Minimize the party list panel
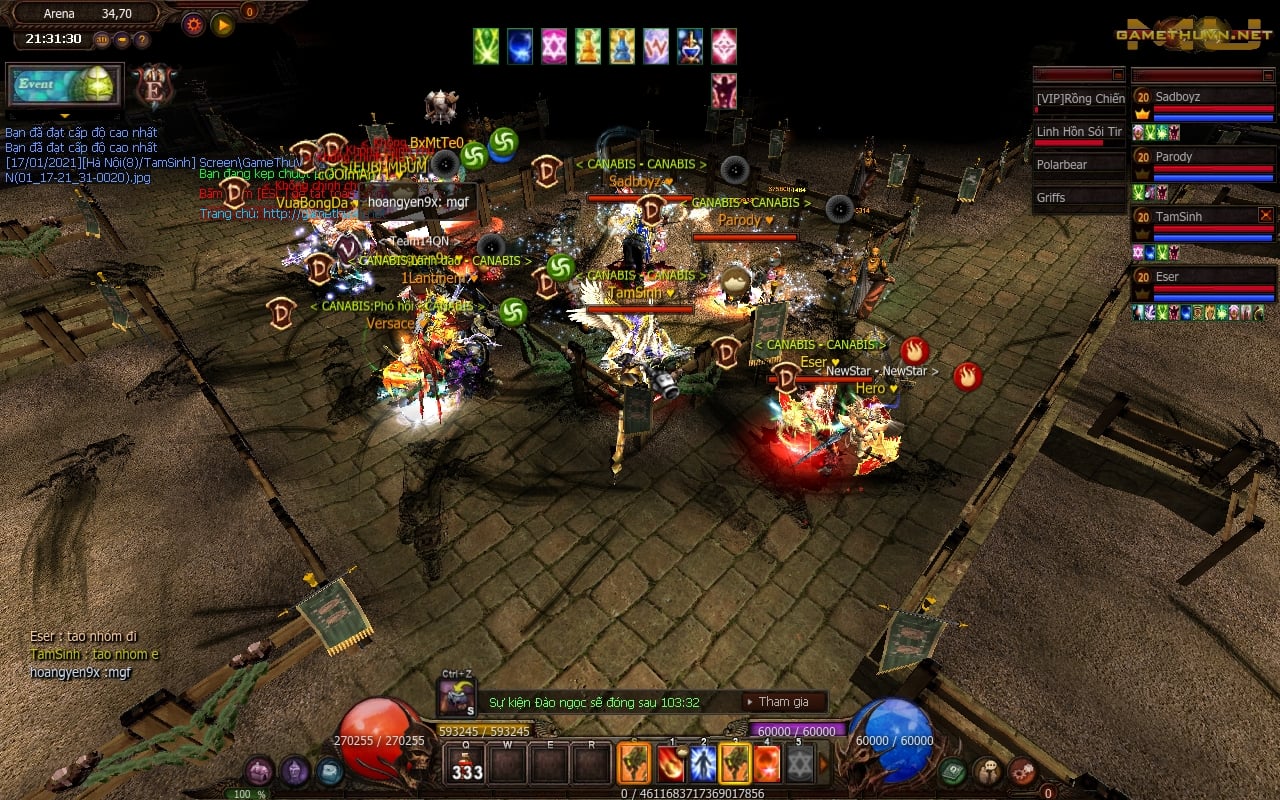This screenshot has height=800, width=1280. (x=1266, y=75)
